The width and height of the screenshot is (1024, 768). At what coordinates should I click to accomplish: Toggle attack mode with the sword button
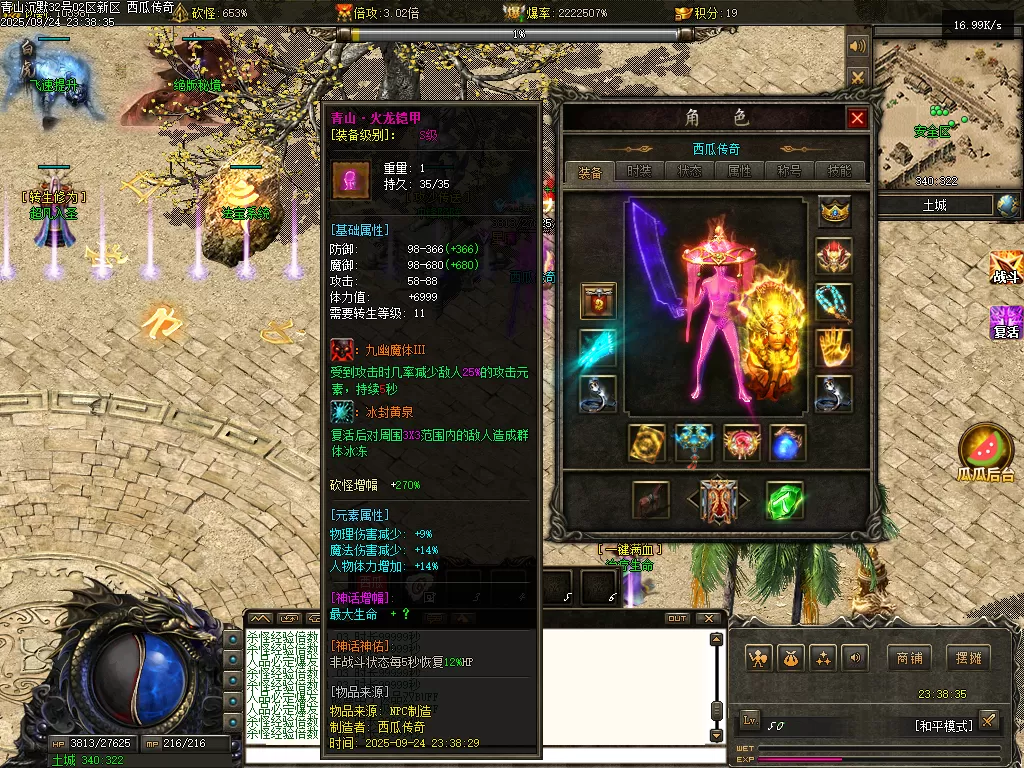point(988,720)
